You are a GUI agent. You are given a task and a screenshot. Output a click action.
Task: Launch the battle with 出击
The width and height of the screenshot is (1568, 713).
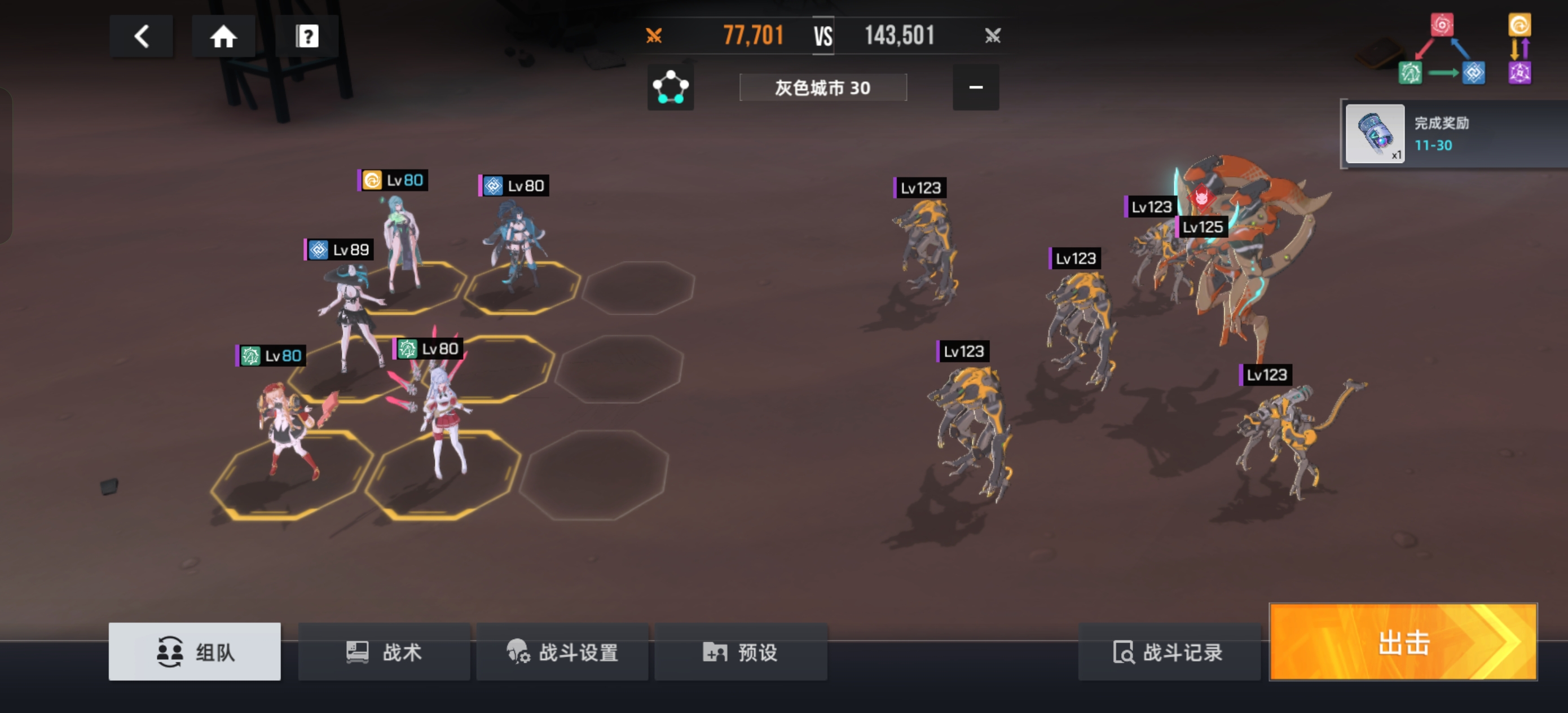click(1402, 642)
